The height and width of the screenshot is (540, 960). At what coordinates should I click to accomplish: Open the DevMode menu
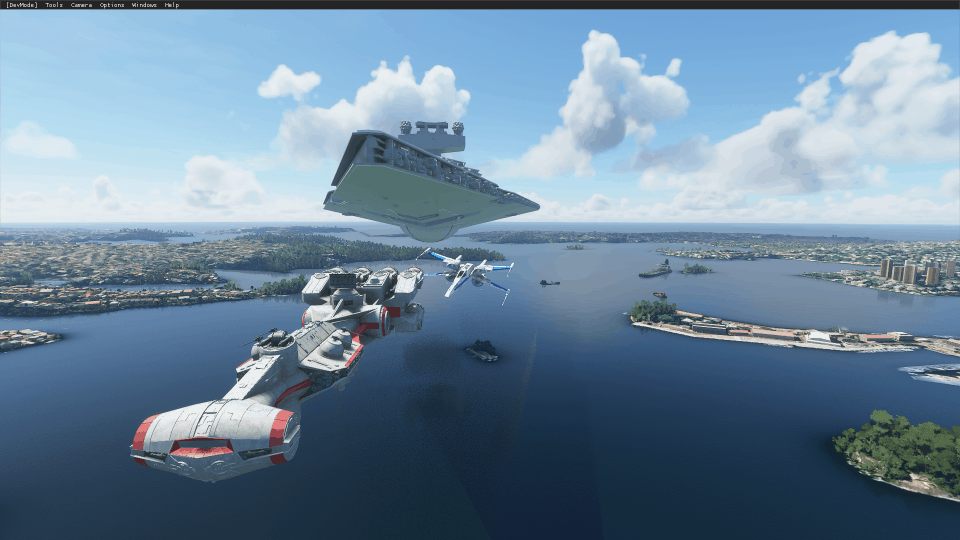pyautogui.click(x=21, y=5)
